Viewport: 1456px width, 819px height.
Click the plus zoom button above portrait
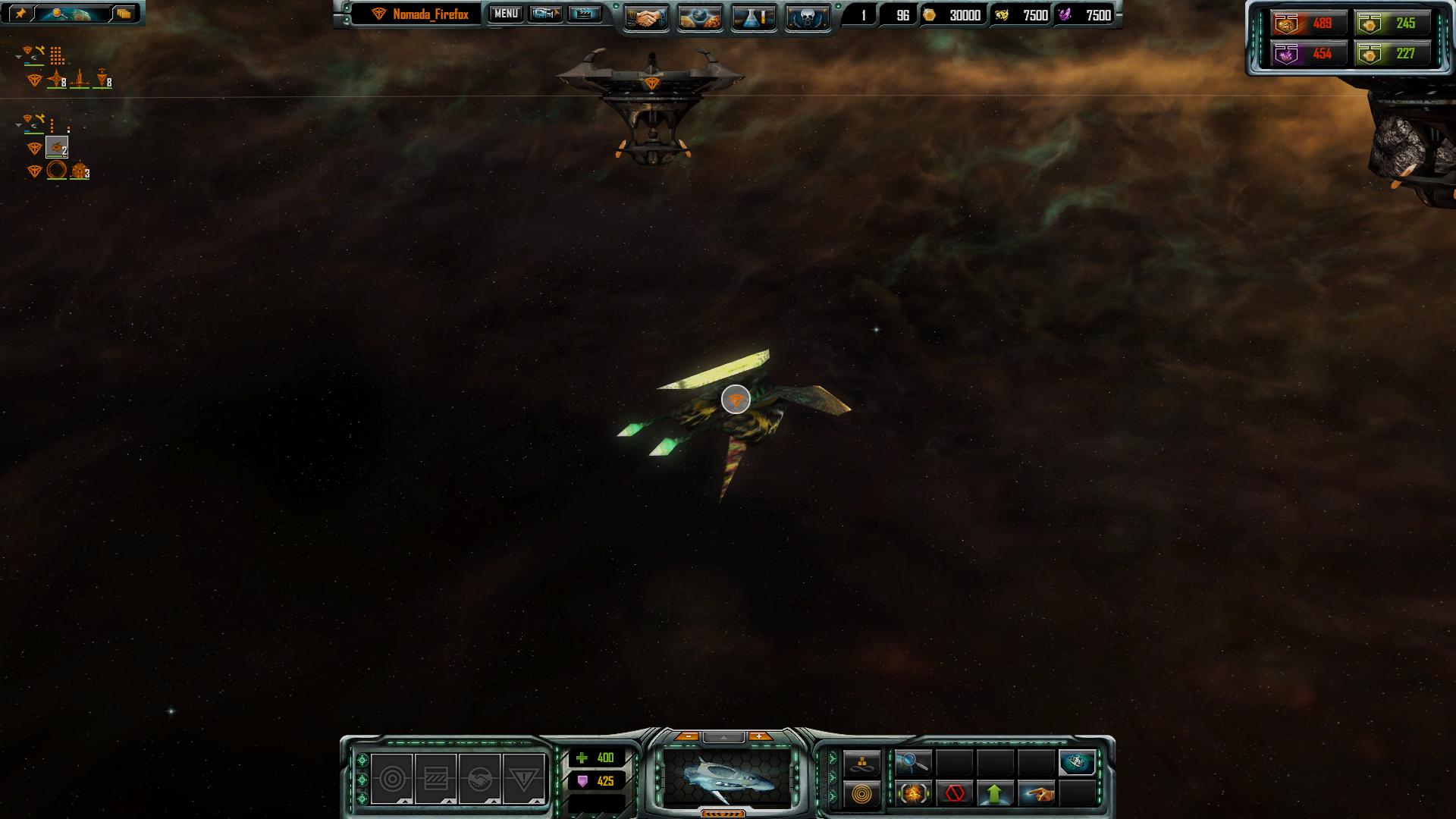coord(759,736)
